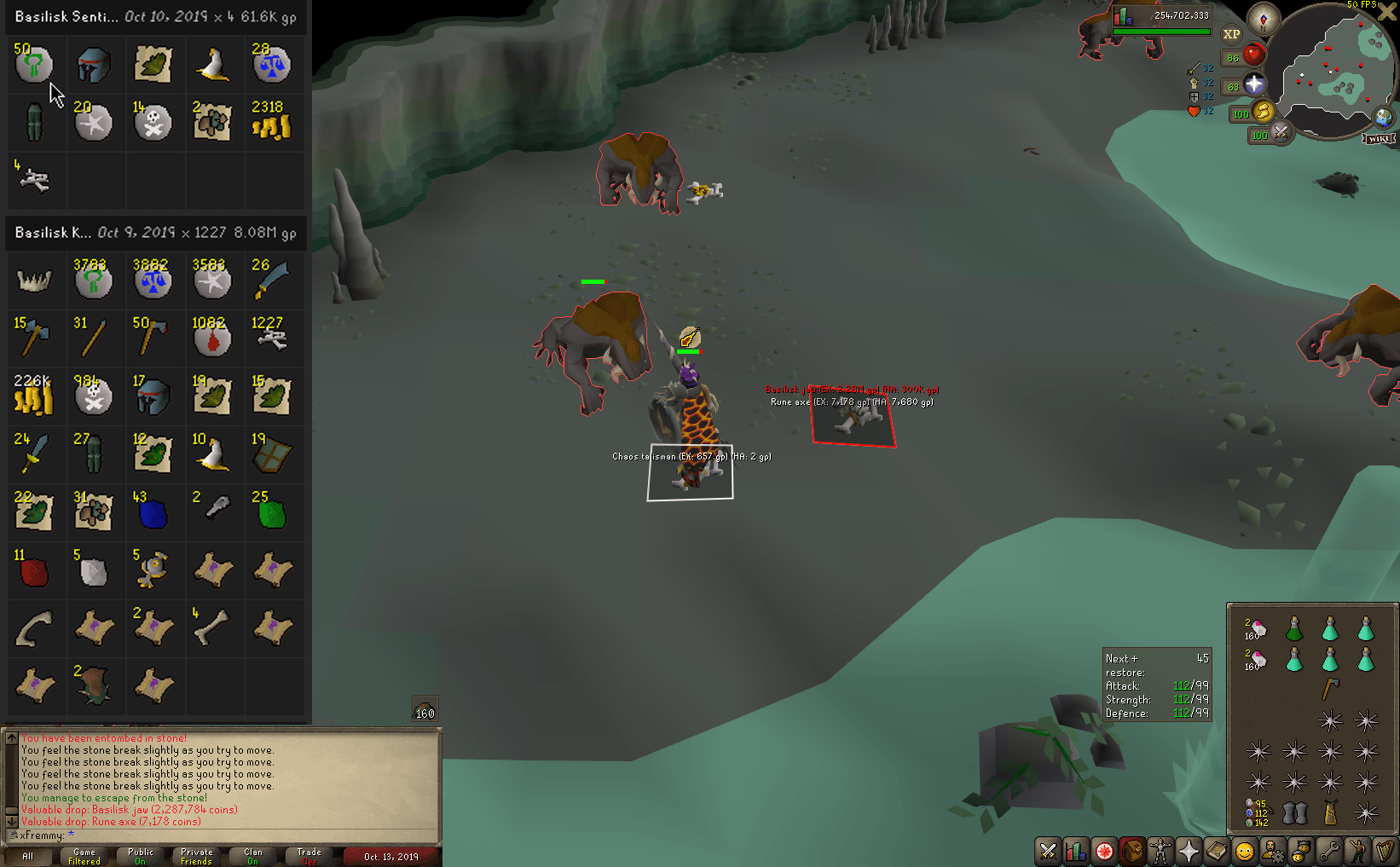Open the combat options tab
1400x867 pixels.
pyautogui.click(x=1047, y=853)
